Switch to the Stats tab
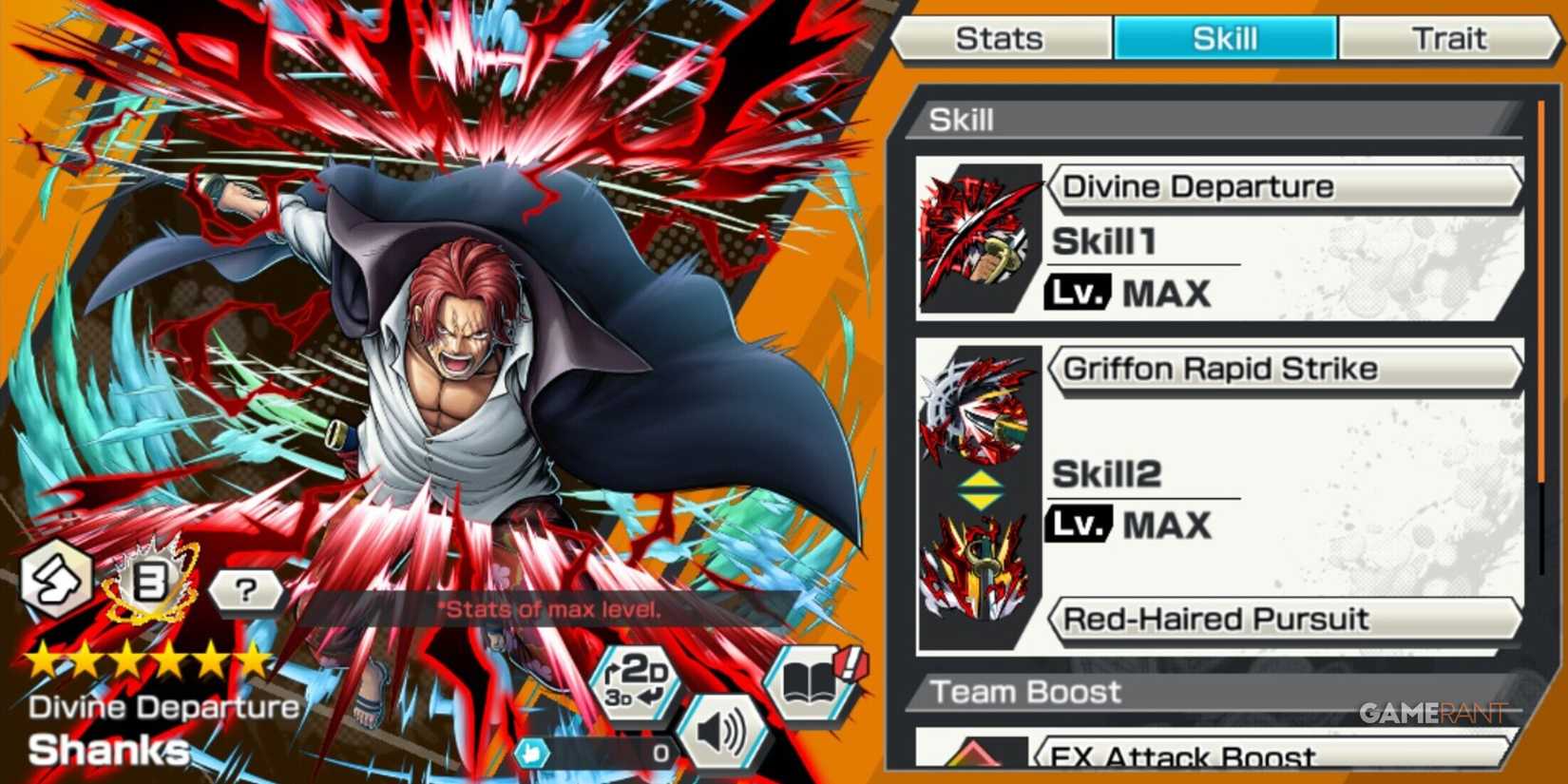 (x=1000, y=38)
